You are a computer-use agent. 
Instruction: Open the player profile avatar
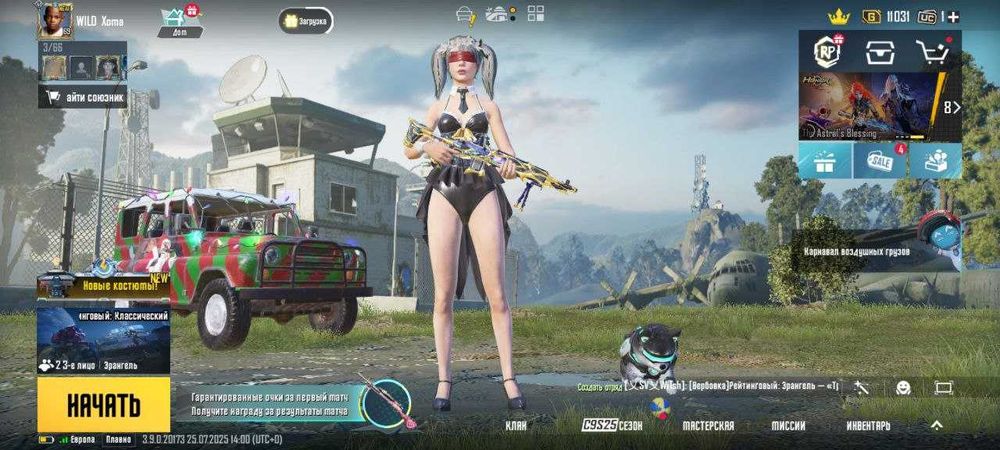pyautogui.click(x=55, y=20)
